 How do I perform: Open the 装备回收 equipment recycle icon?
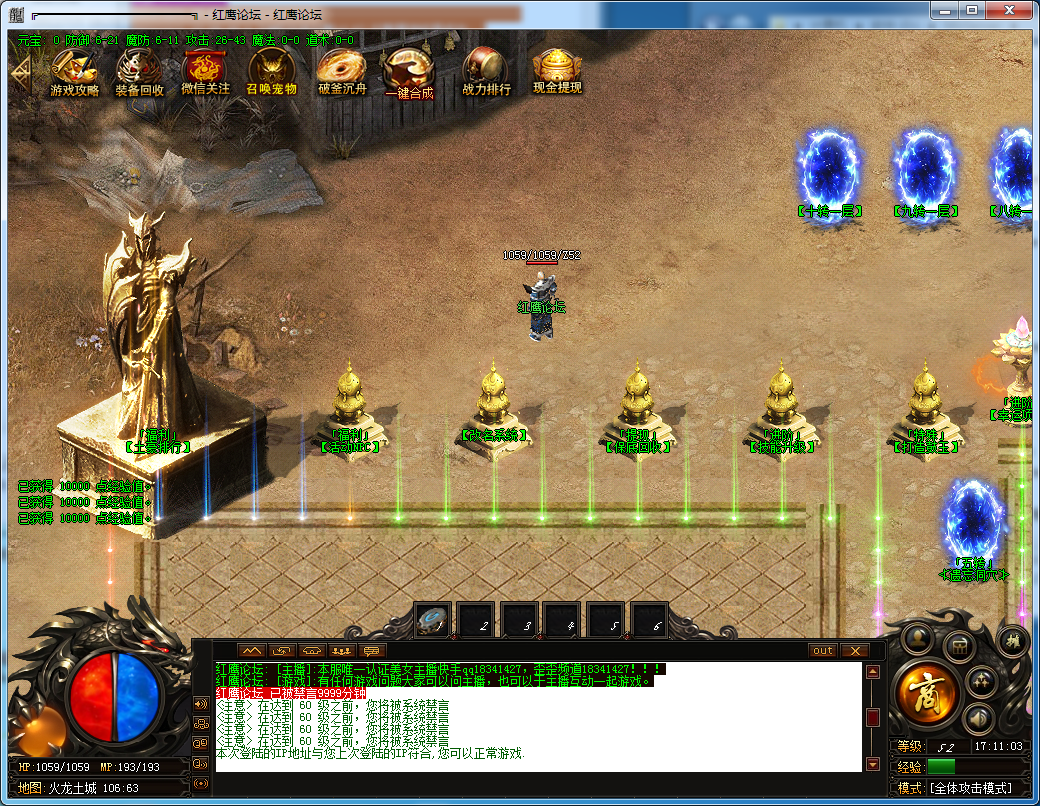139,70
